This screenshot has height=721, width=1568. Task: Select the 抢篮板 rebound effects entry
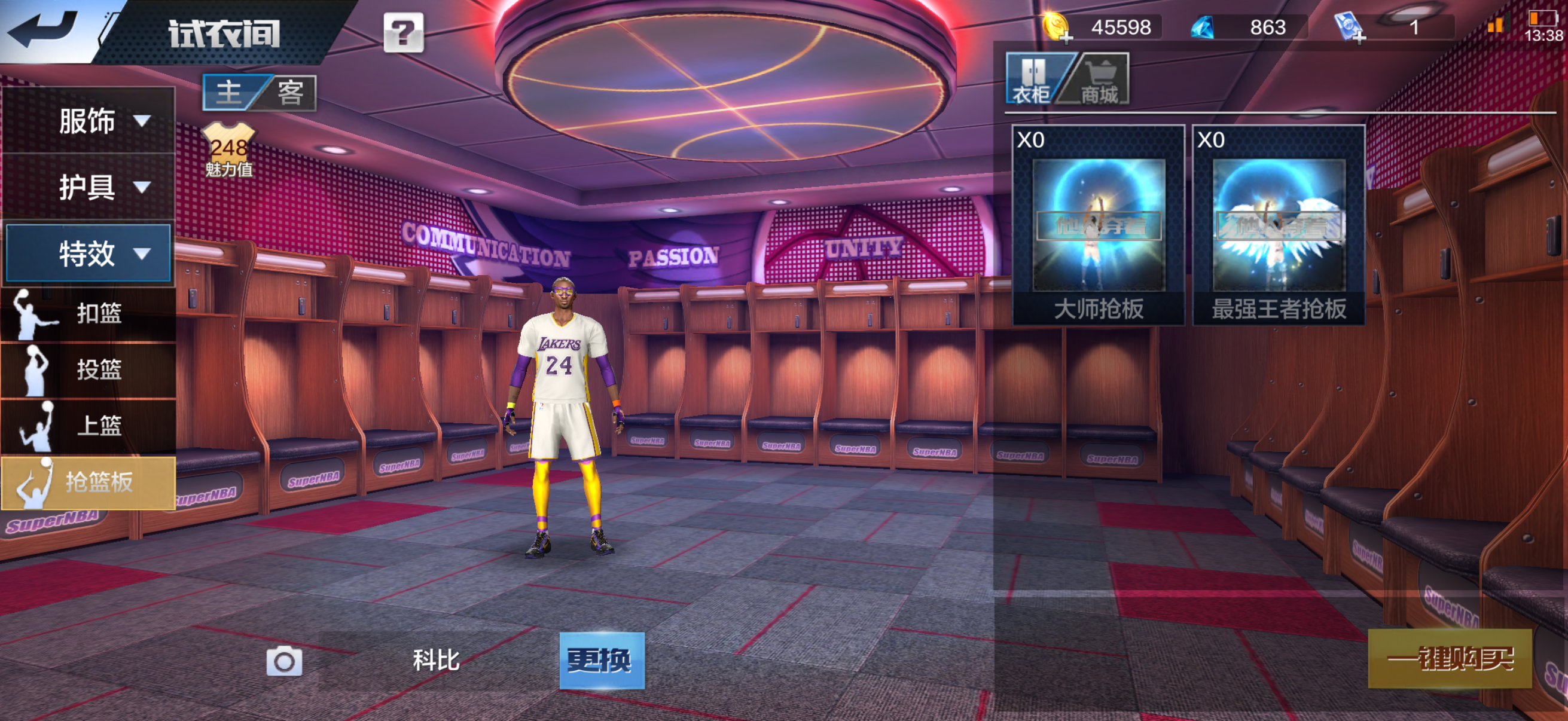pos(89,482)
